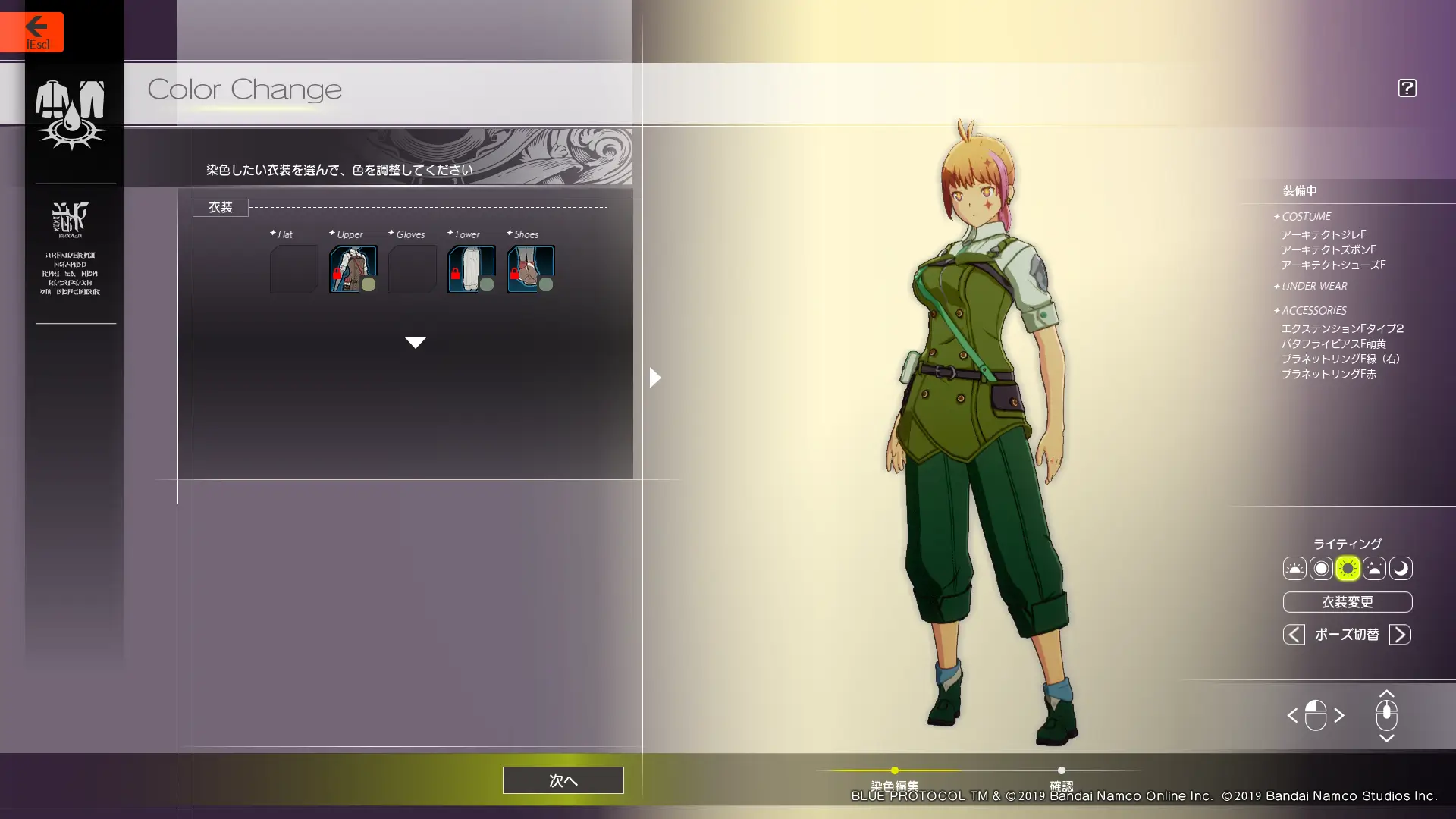1456x819 pixels.
Task: Expand the costume list down arrow
Action: [x=415, y=343]
